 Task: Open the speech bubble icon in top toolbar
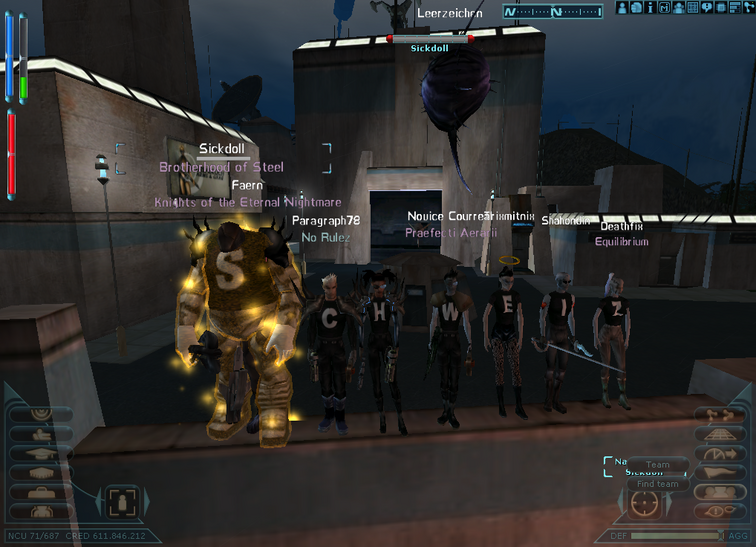[x=706, y=9]
